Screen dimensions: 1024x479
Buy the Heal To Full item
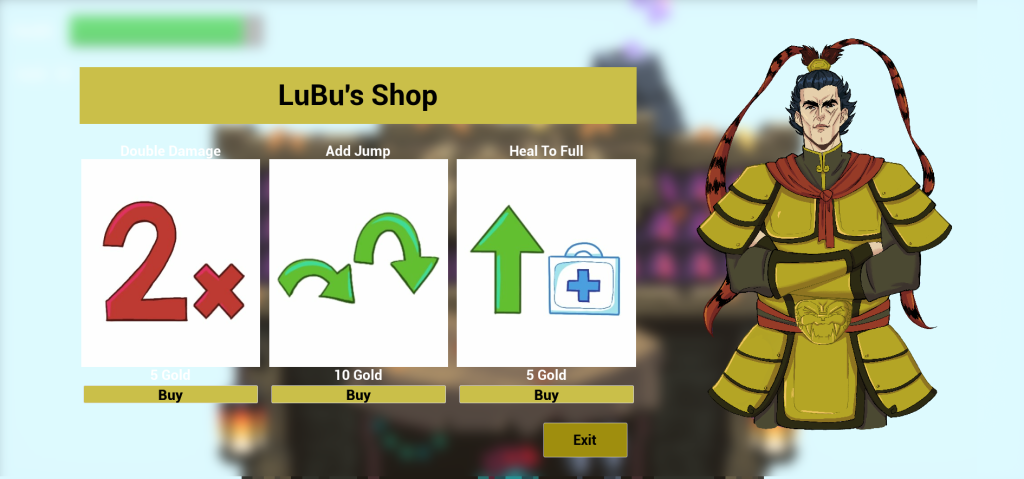pyautogui.click(x=546, y=395)
